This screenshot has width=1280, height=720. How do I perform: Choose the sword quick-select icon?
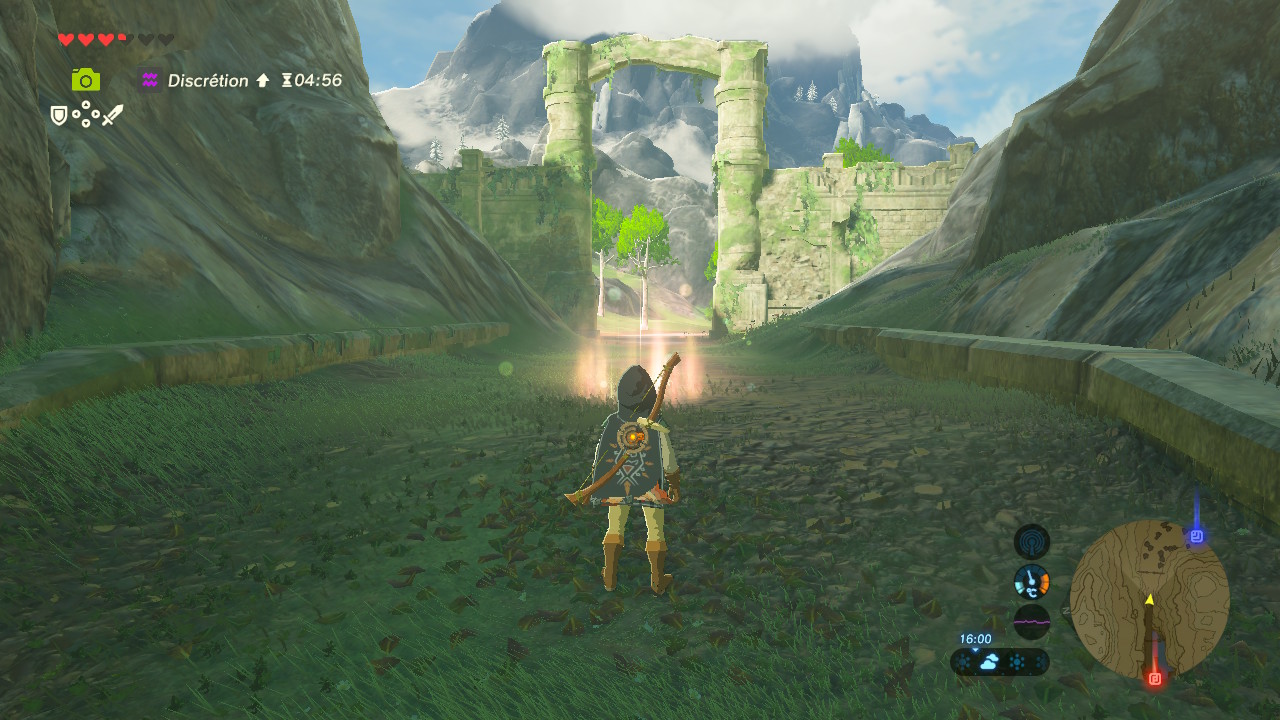tap(112, 116)
